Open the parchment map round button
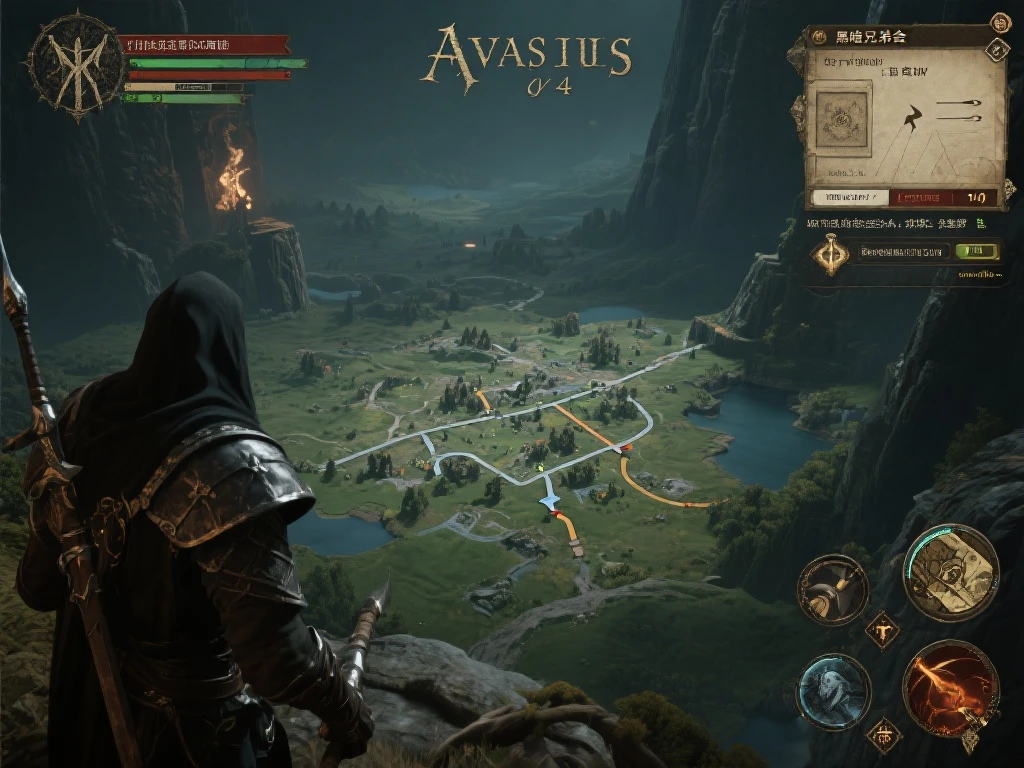Viewport: 1024px width, 768px height. tap(951, 573)
